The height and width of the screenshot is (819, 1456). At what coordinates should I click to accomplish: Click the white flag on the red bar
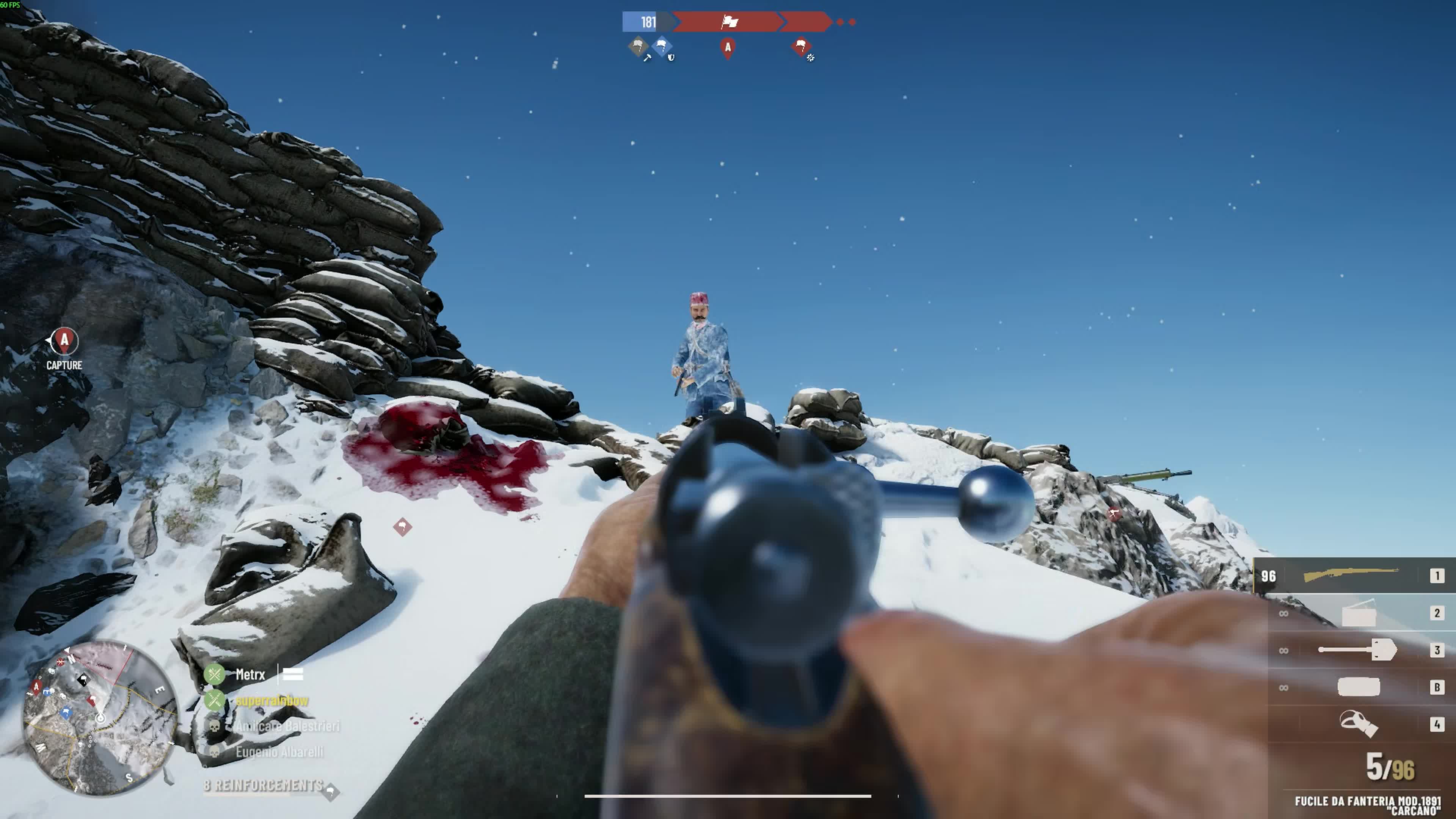729,22
